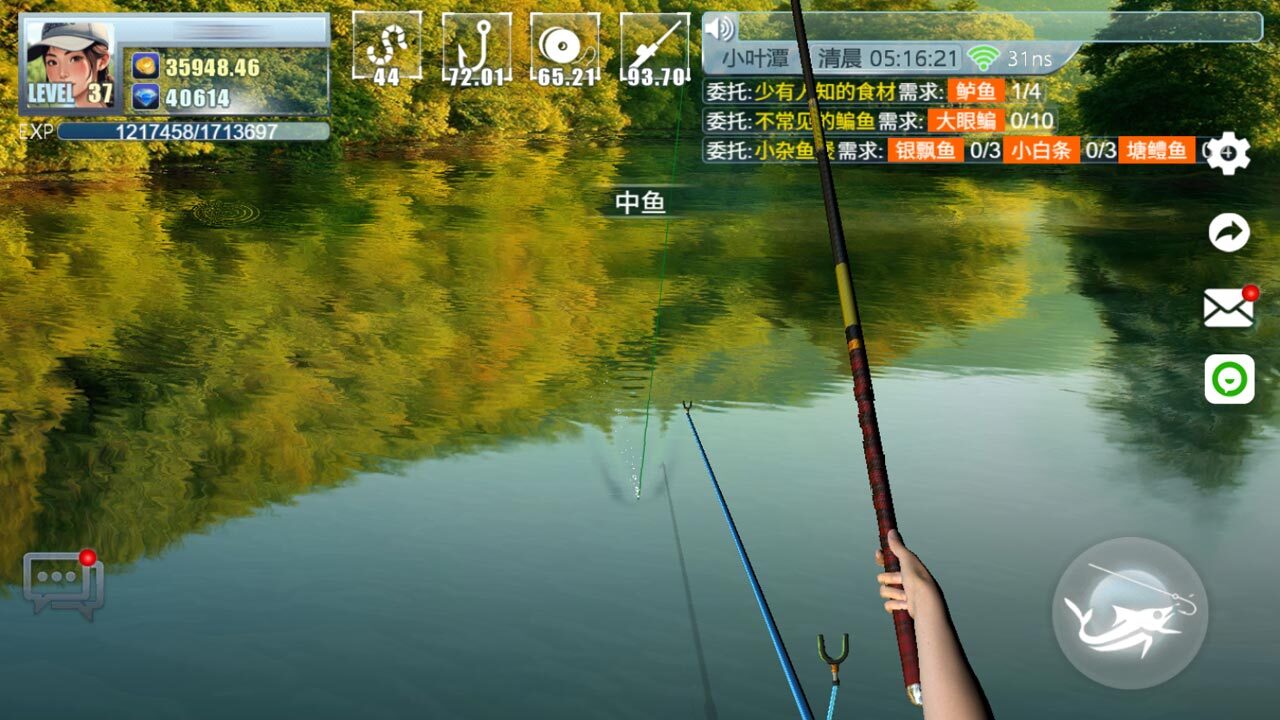Choose the fishing reel line icon
Image resolution: width=1280 pixels, height=720 pixels.
point(565,47)
